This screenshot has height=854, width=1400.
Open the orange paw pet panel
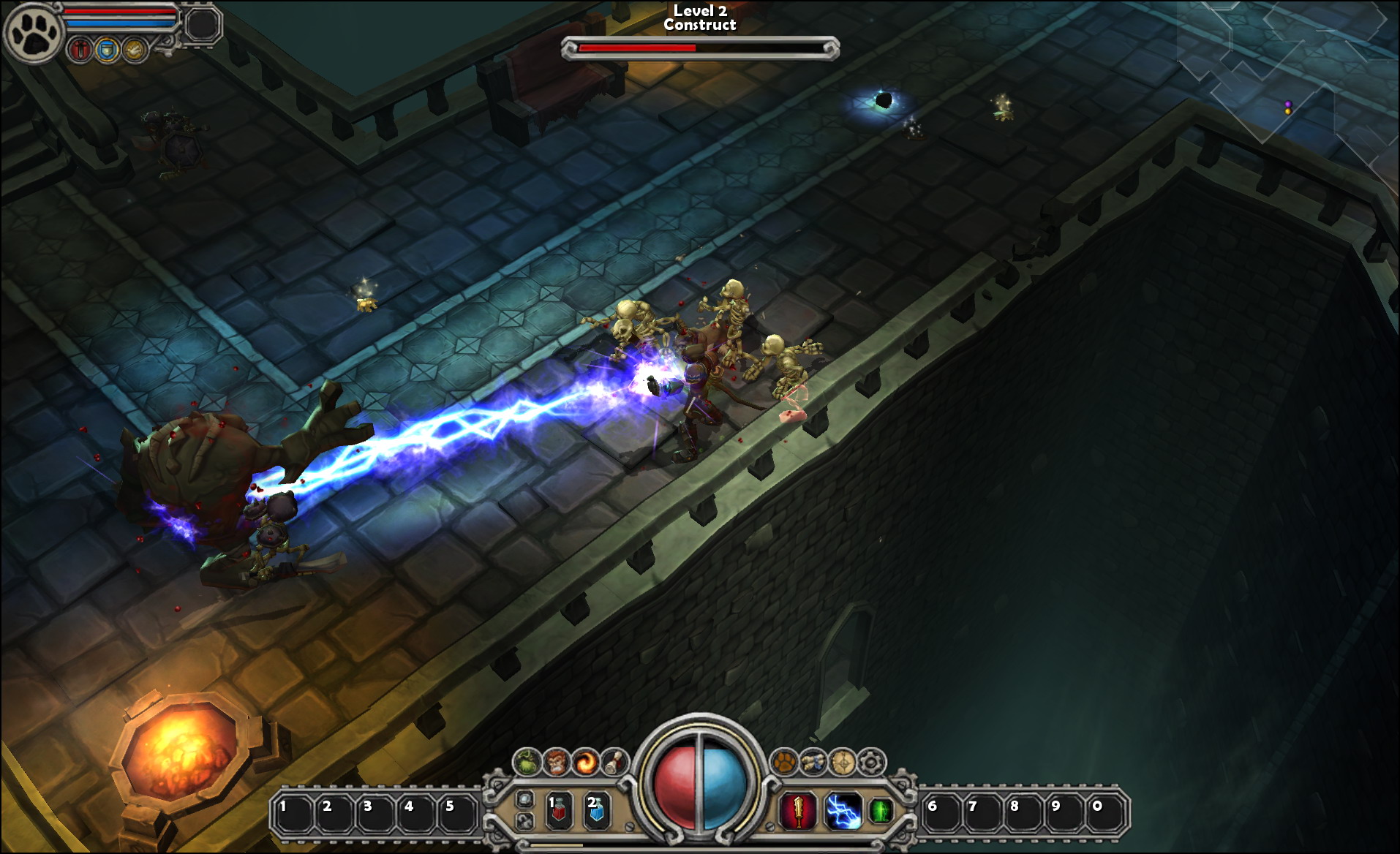click(x=785, y=763)
